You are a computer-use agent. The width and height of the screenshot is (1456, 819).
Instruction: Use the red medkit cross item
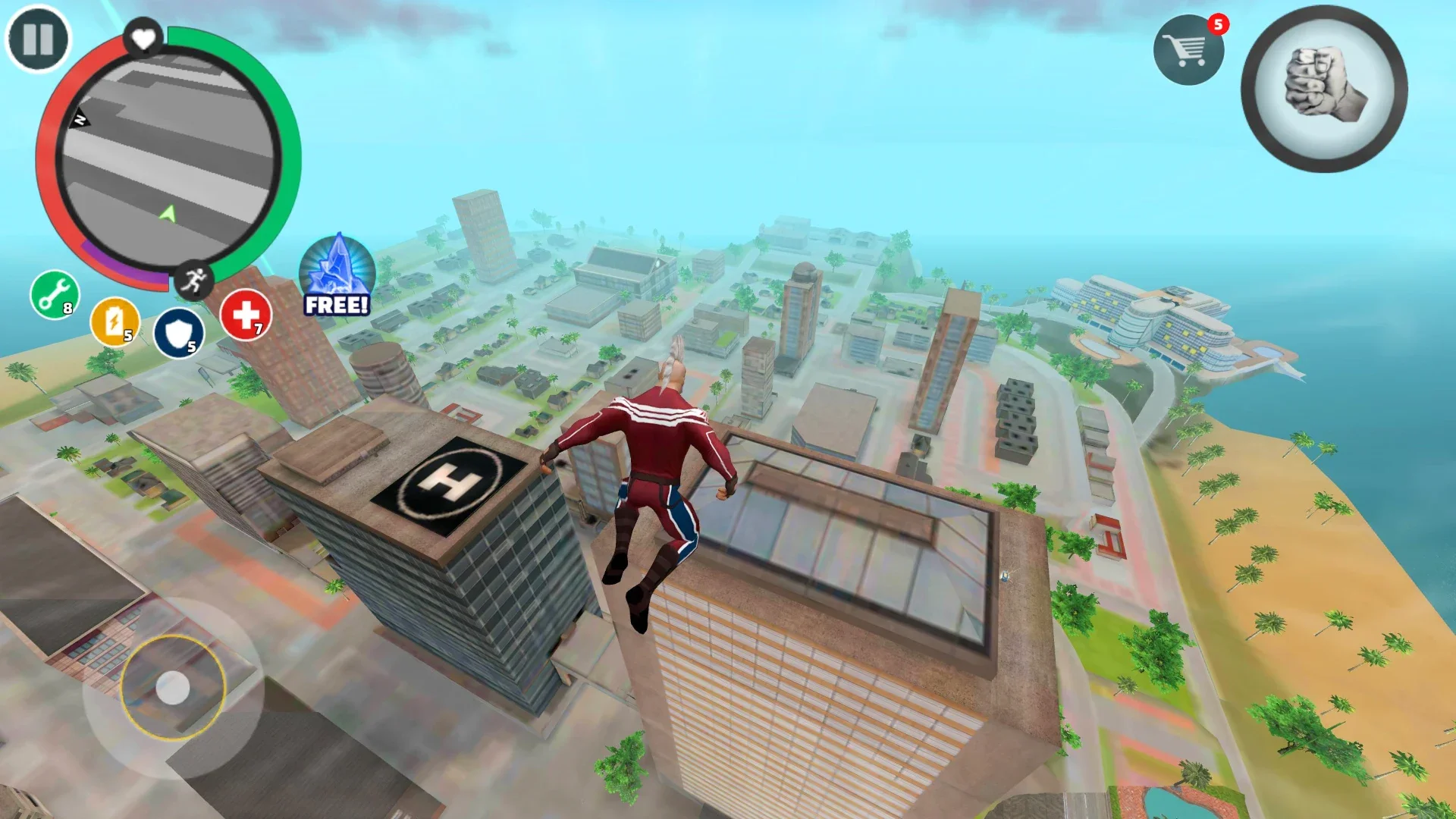(x=246, y=315)
